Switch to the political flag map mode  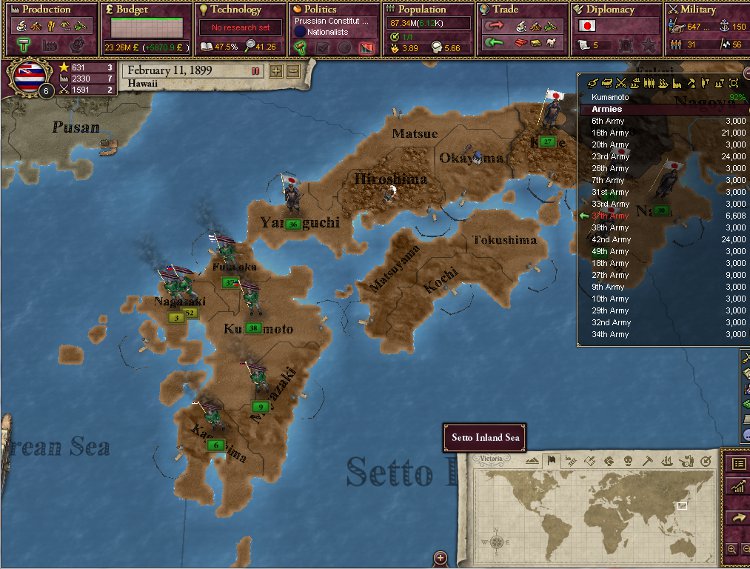coord(551,461)
